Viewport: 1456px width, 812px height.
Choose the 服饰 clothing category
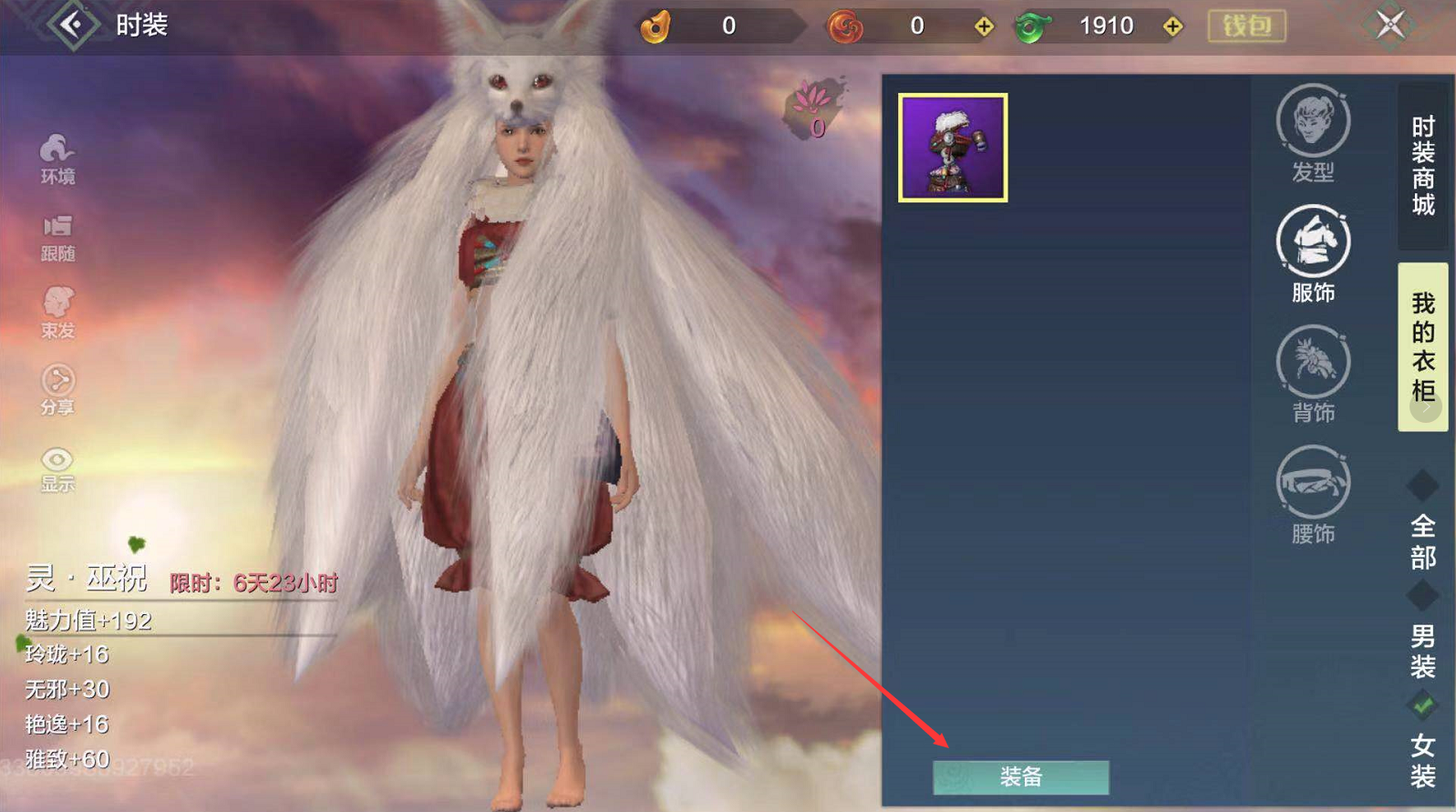click(1313, 254)
